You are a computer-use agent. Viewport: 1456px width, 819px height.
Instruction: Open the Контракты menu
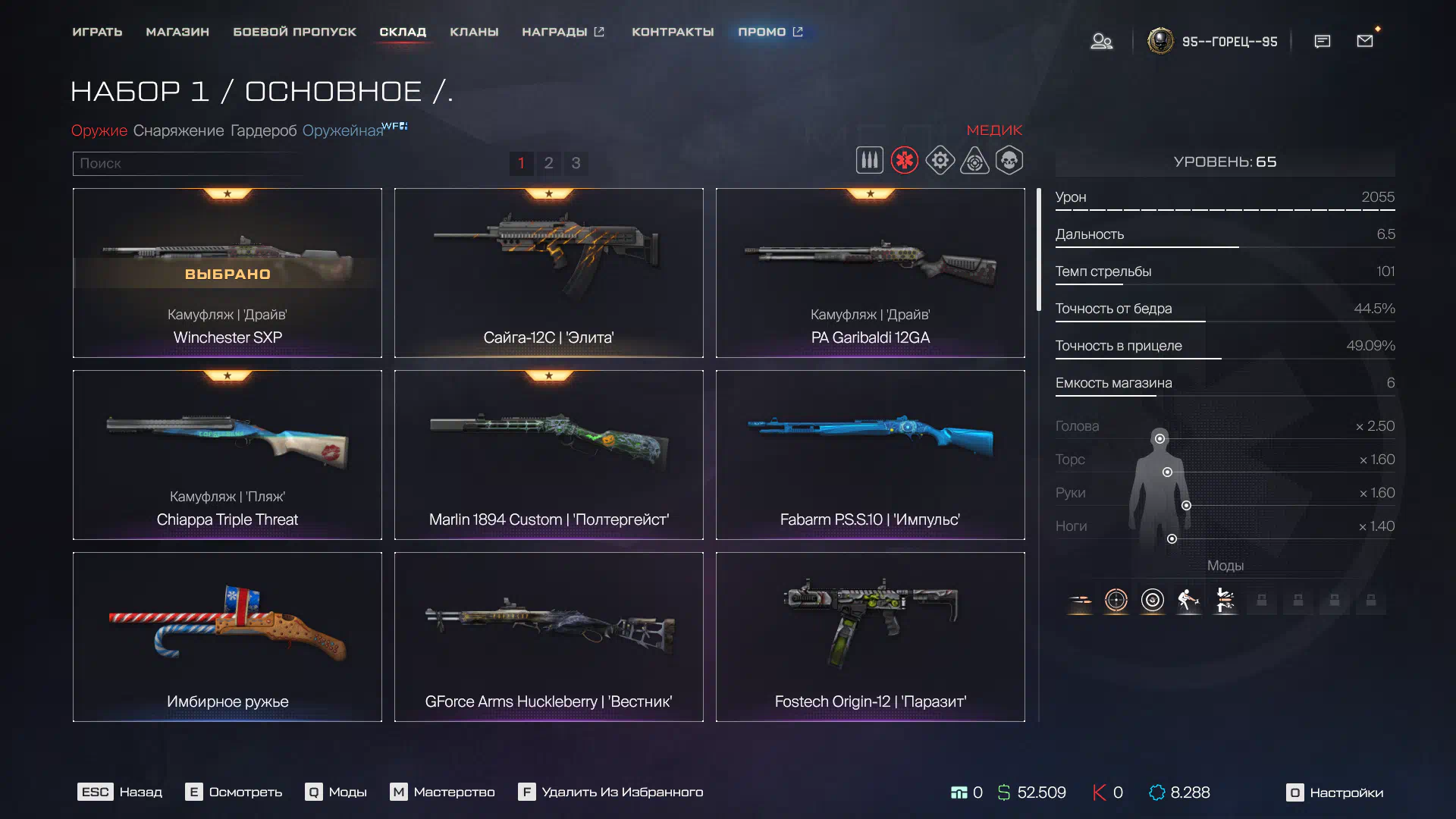tap(673, 32)
